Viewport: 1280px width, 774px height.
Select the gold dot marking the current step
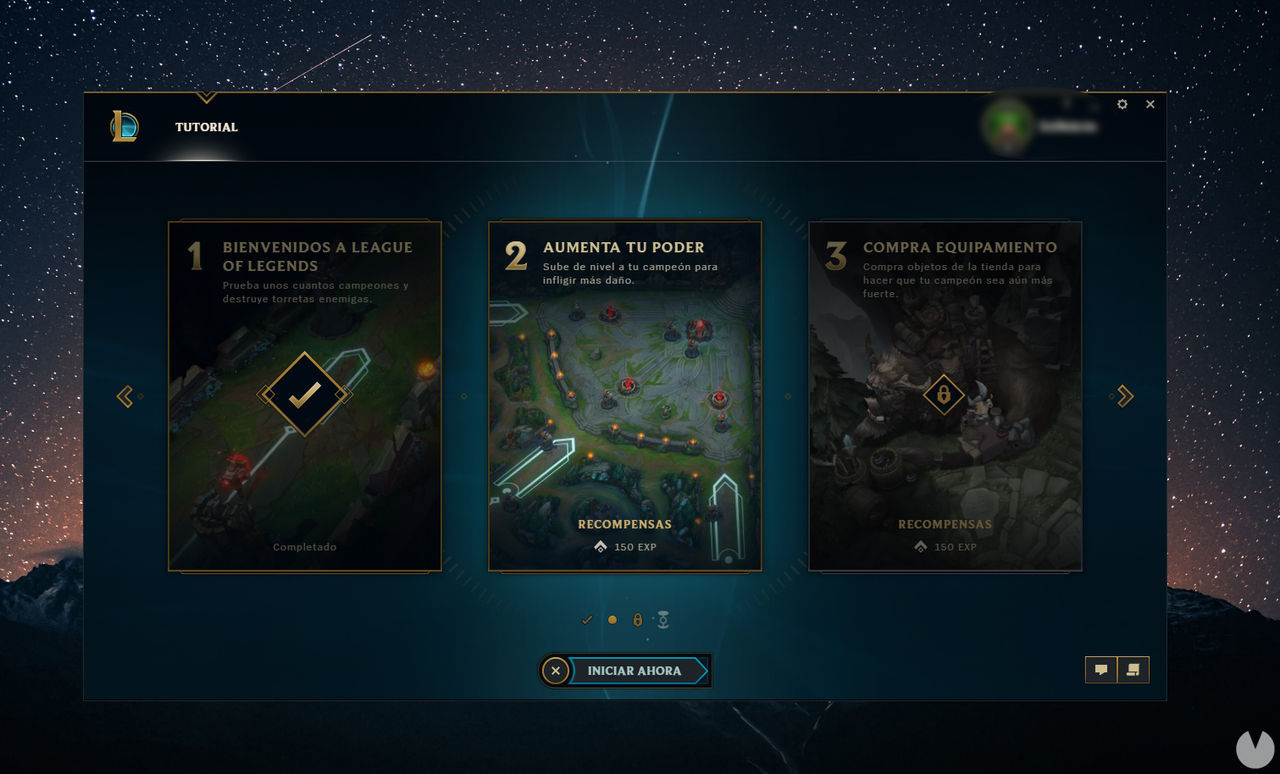click(x=612, y=619)
